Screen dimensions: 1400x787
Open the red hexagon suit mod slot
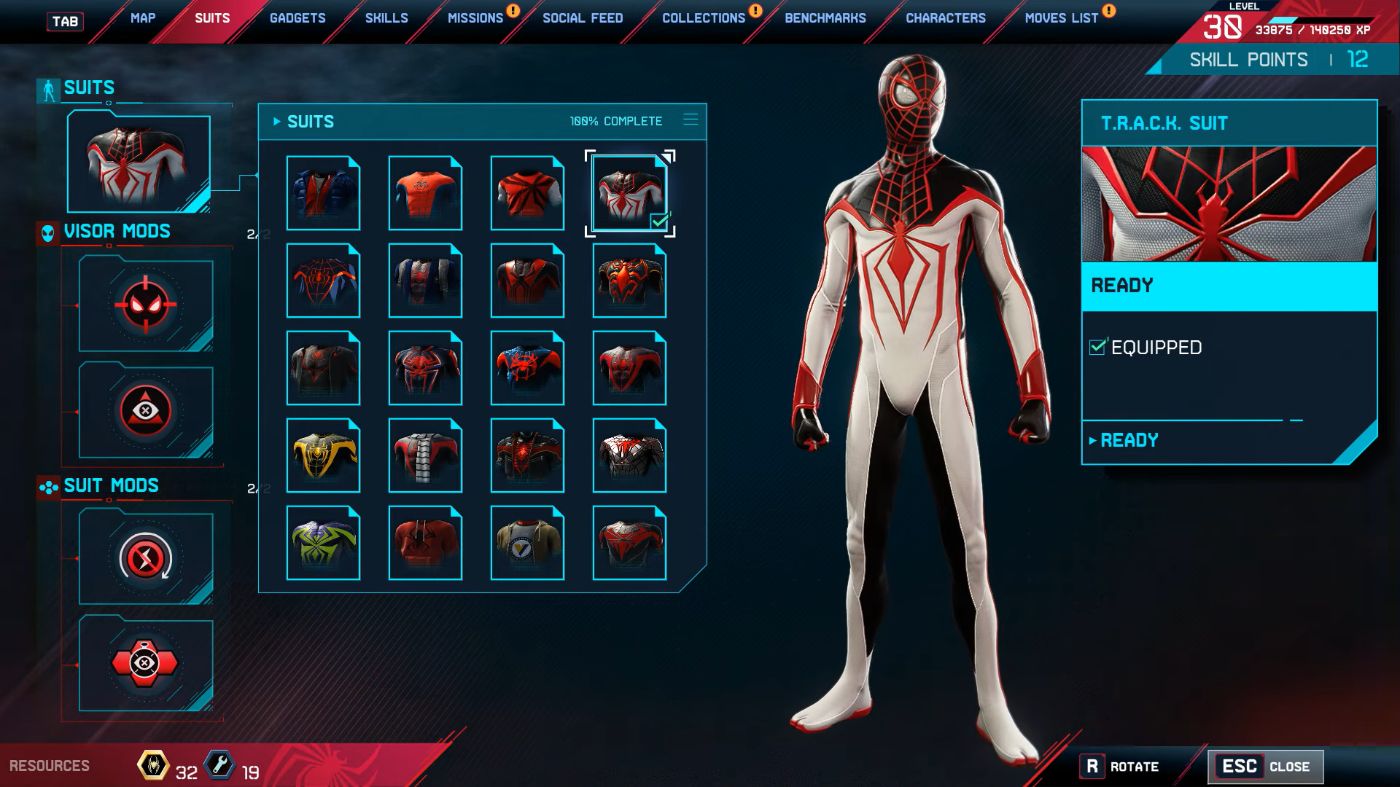click(146, 663)
